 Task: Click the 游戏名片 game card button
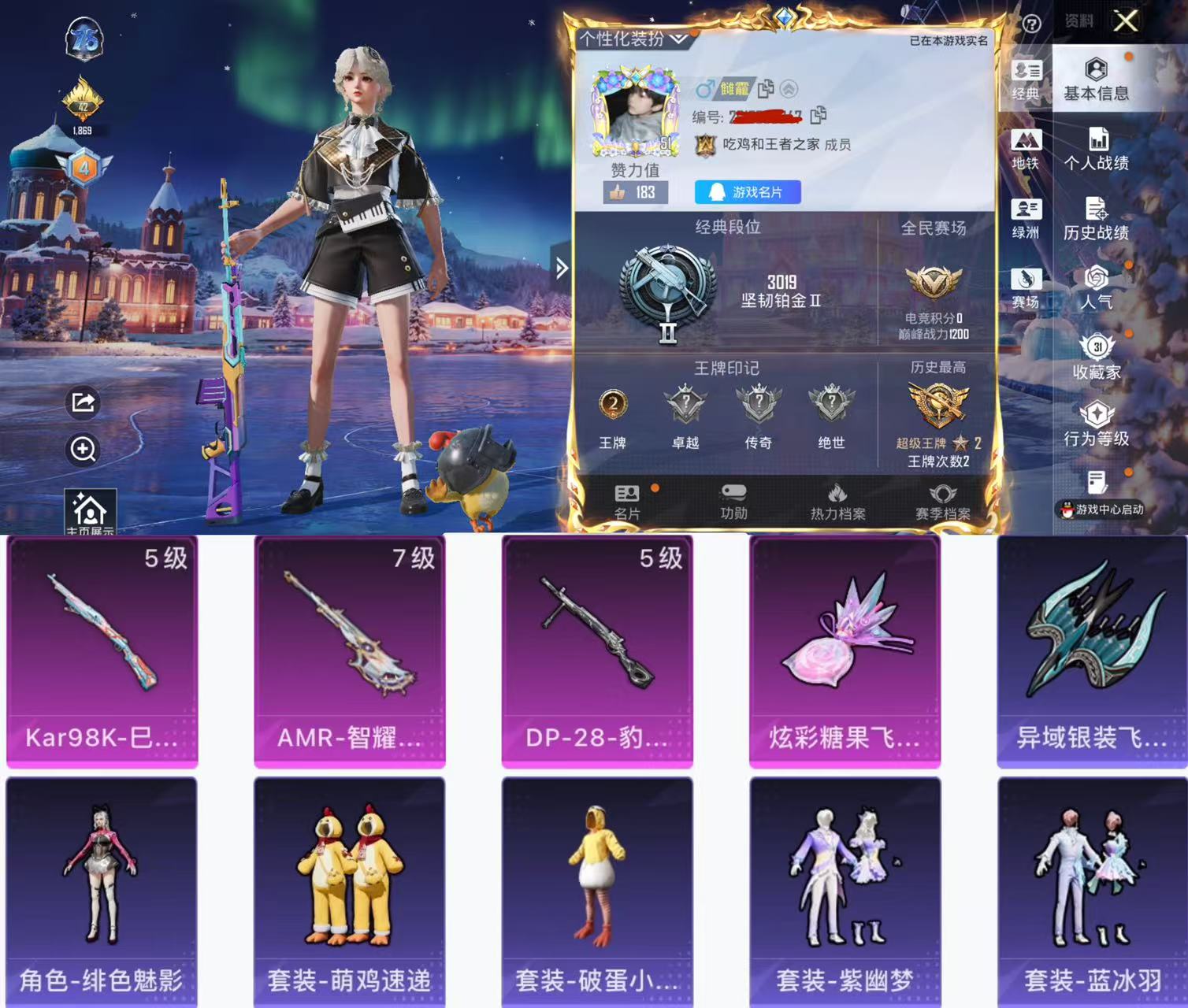click(747, 192)
